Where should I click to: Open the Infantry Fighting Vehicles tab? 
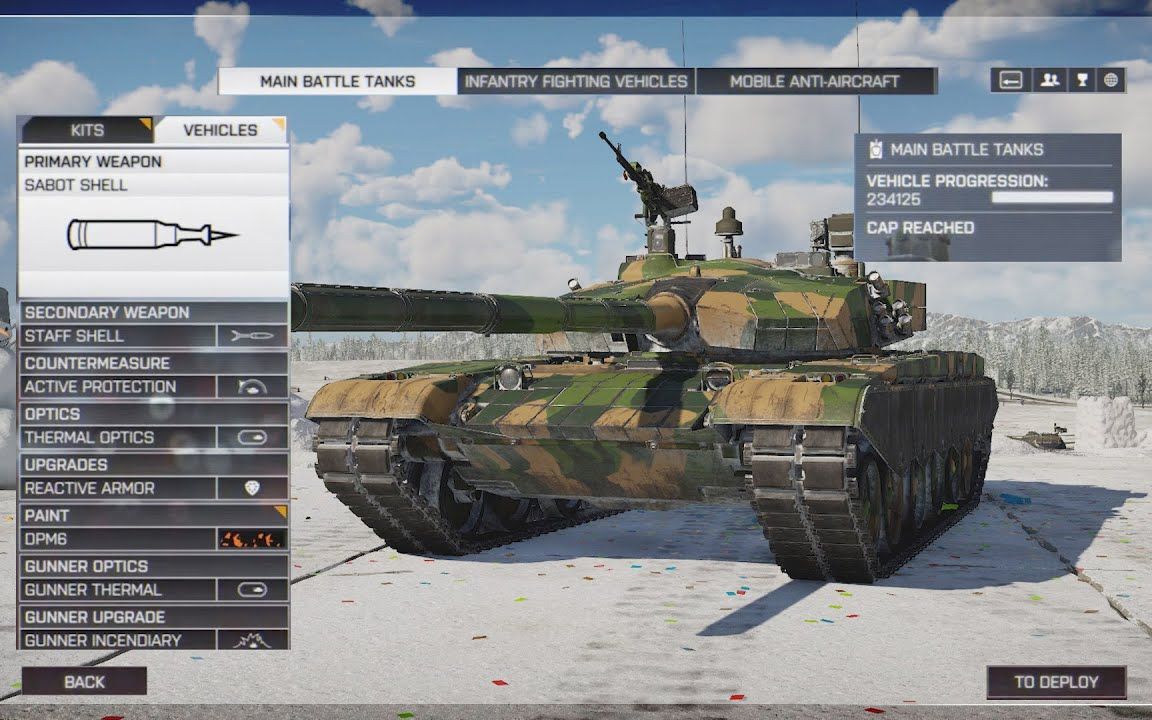(x=576, y=82)
